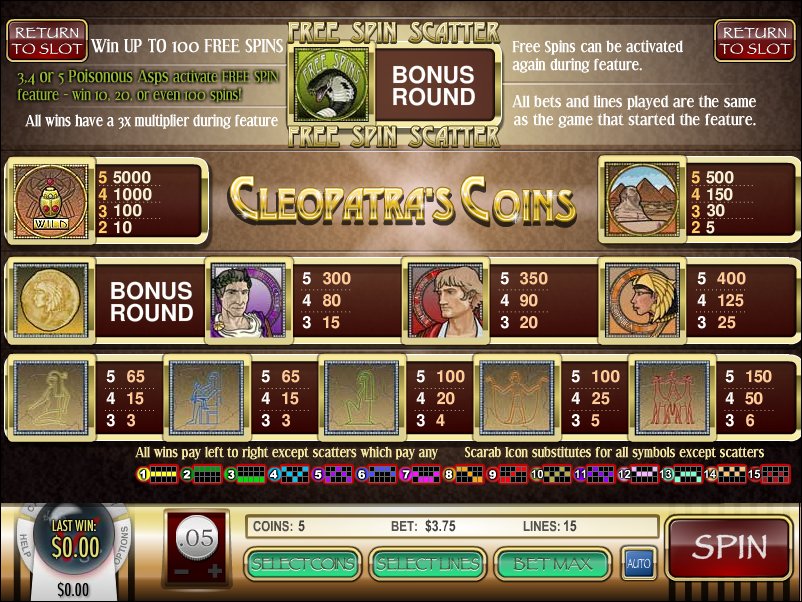
Task: Decrease coin value with the minus button
Action: click(181, 571)
